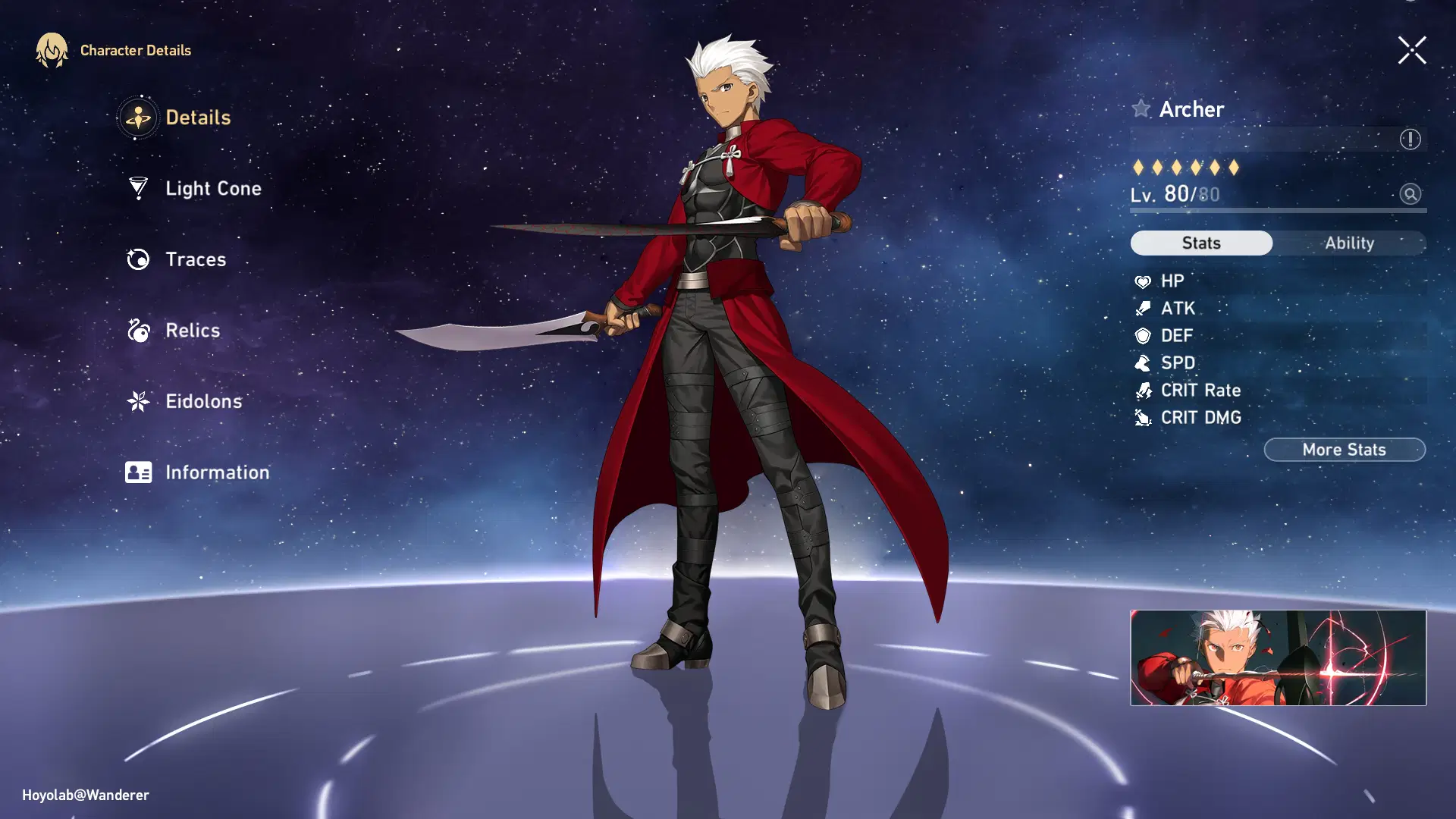Expand the CRIT DMG stat row

[1200, 417]
